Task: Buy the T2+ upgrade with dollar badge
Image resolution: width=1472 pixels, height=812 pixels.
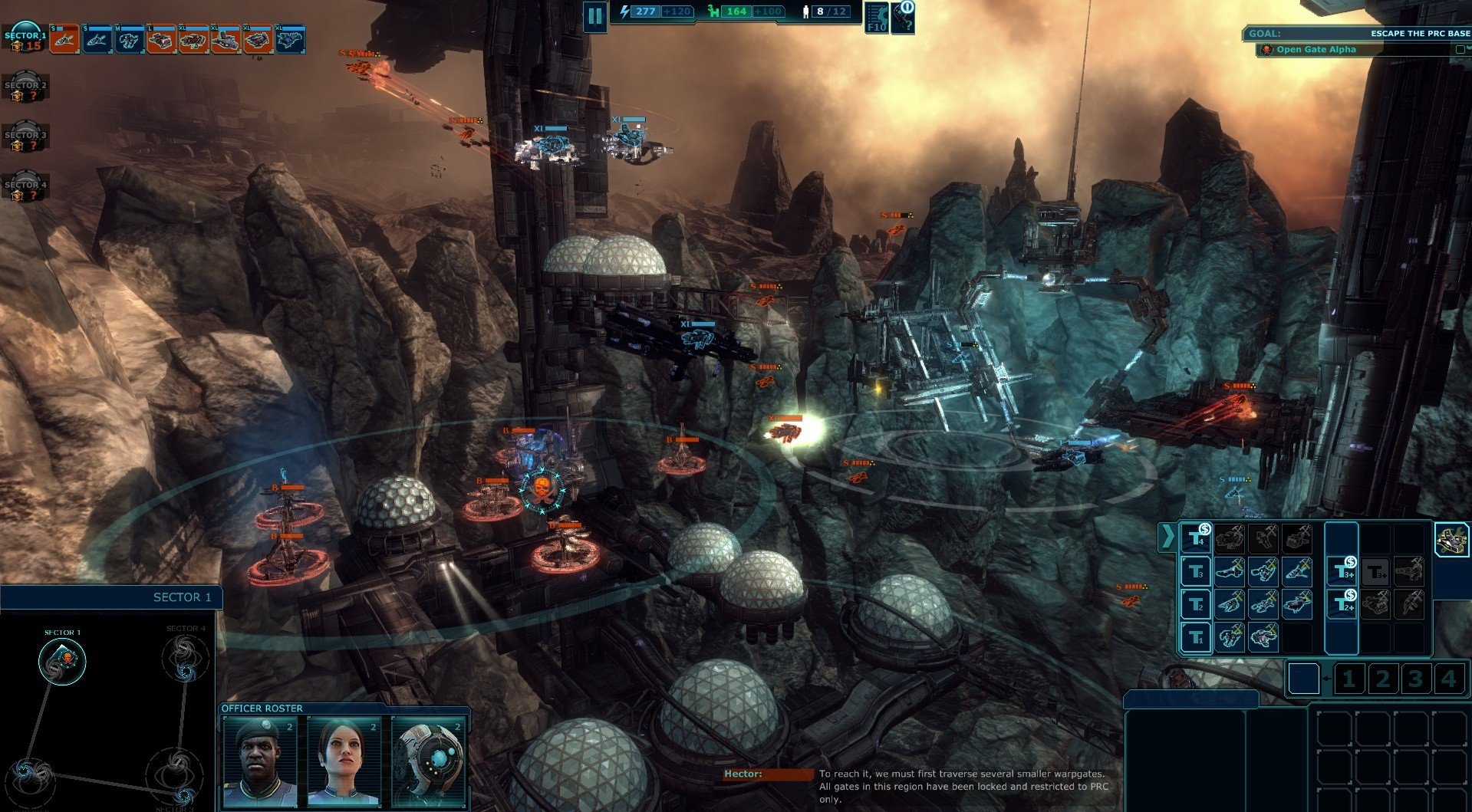Action: click(x=1342, y=604)
